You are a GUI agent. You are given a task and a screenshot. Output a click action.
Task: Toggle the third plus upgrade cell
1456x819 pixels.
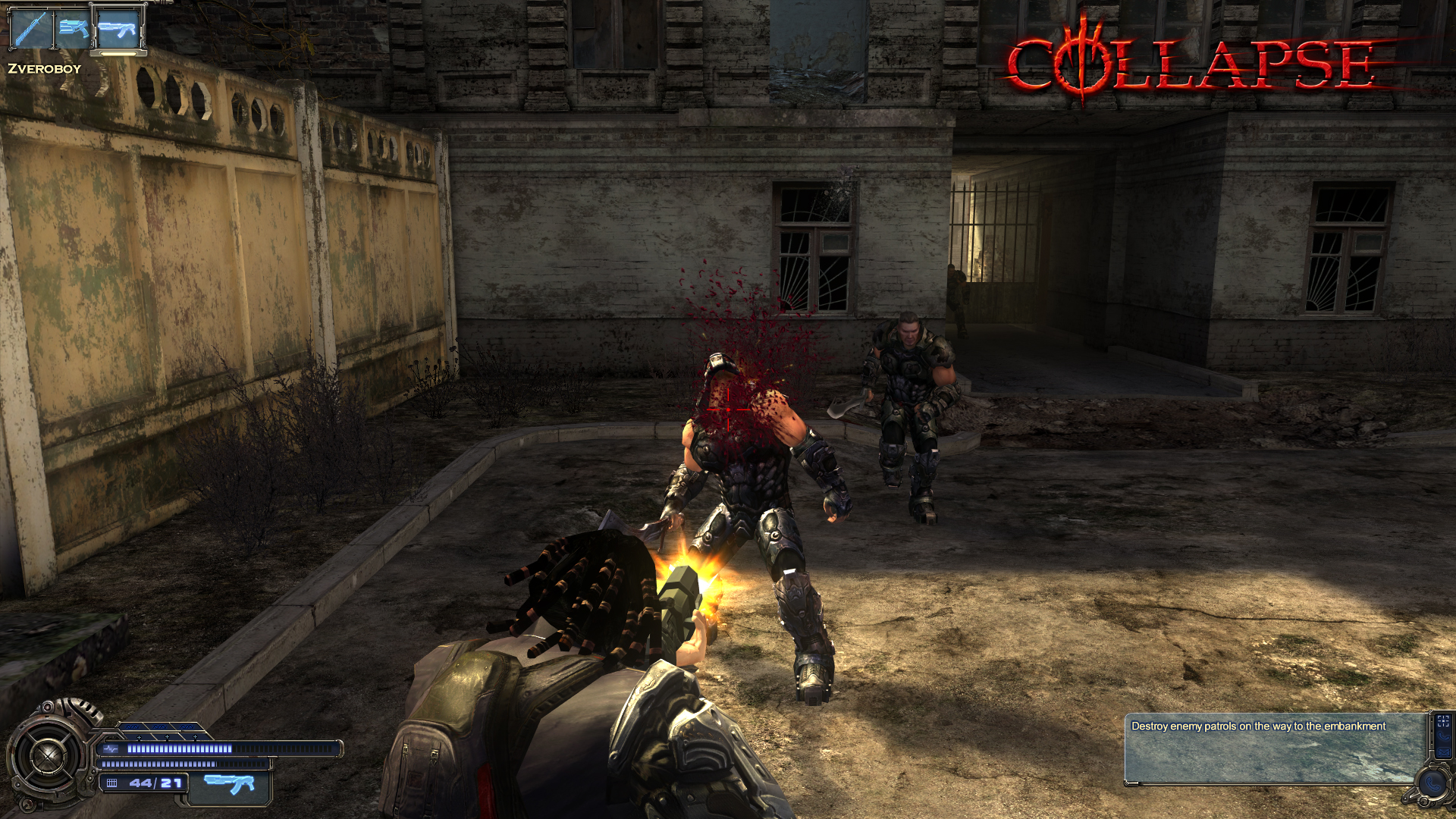point(195,737)
